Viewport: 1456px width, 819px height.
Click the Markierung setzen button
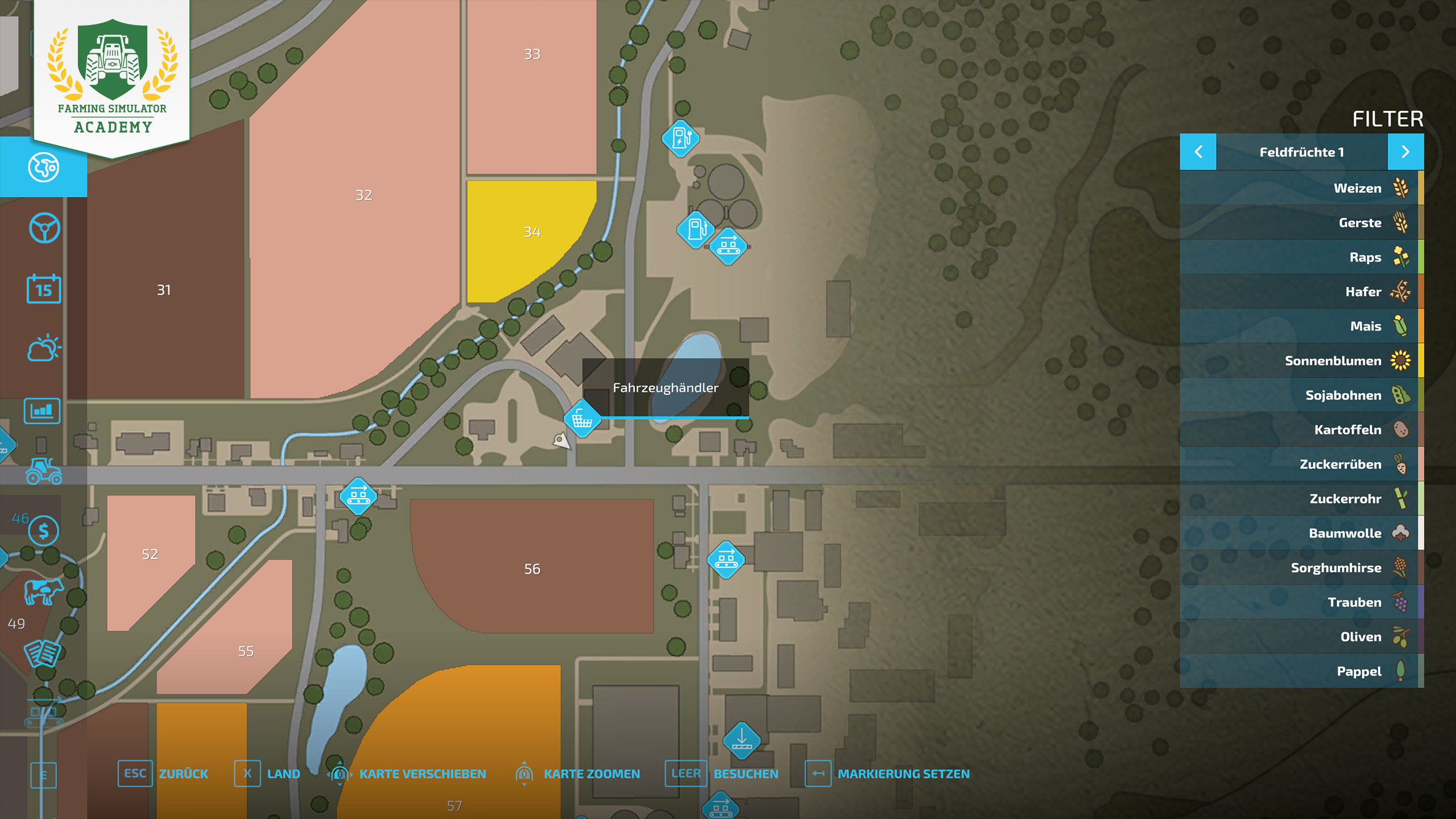[x=887, y=773]
